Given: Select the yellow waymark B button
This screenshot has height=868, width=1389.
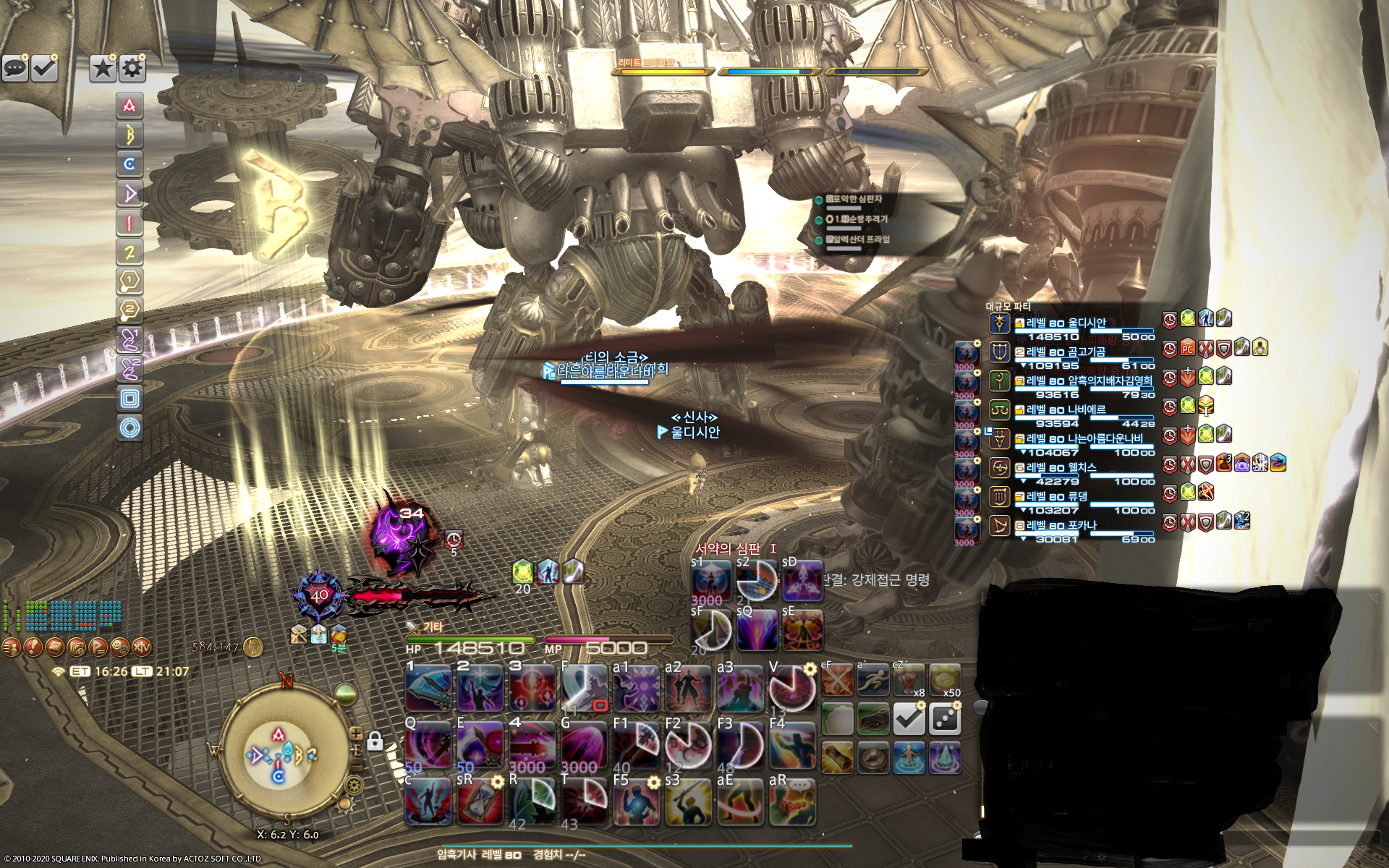Looking at the screenshot, I should pos(129,135).
